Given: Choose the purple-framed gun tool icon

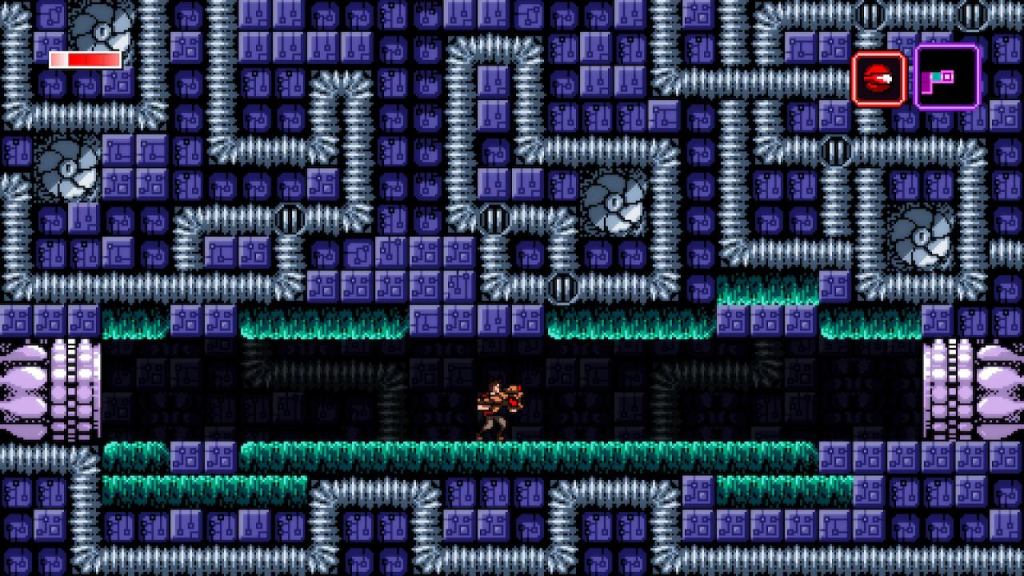Looking at the screenshot, I should 945,77.
